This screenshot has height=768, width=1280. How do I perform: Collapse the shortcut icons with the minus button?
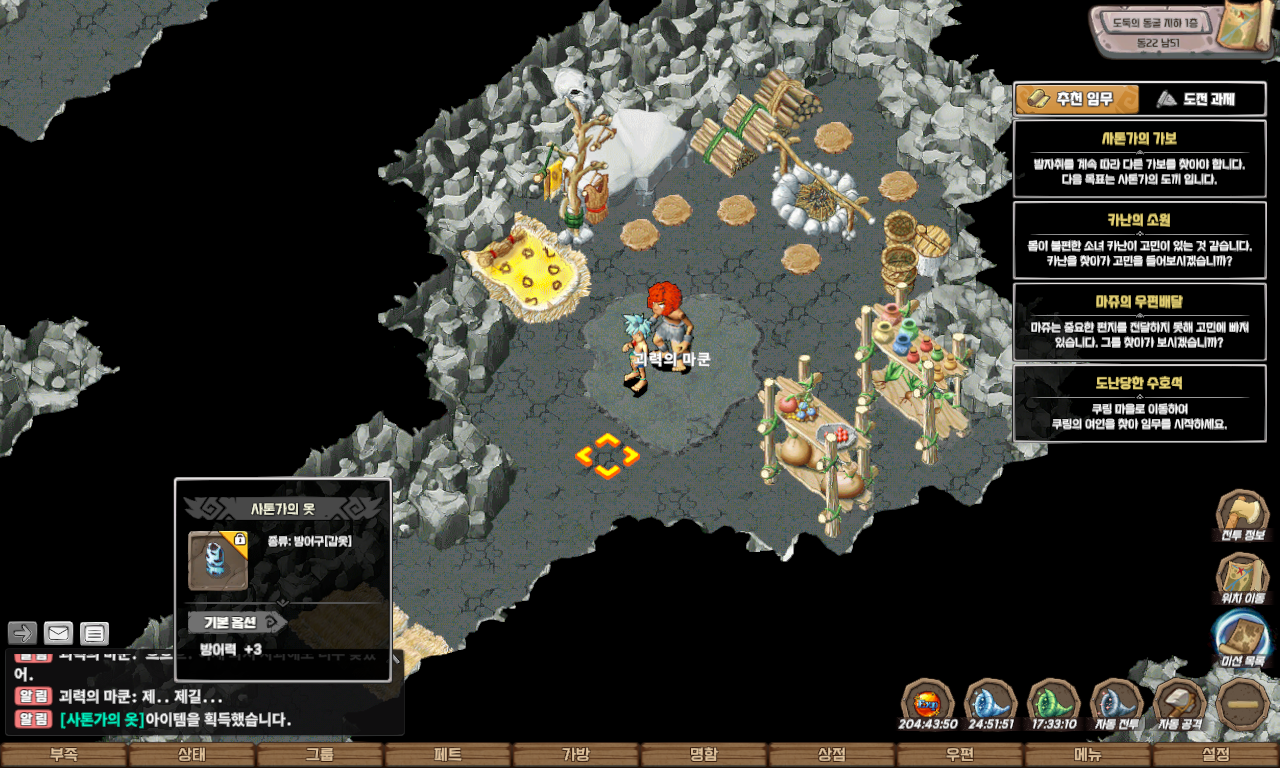pos(1243,703)
